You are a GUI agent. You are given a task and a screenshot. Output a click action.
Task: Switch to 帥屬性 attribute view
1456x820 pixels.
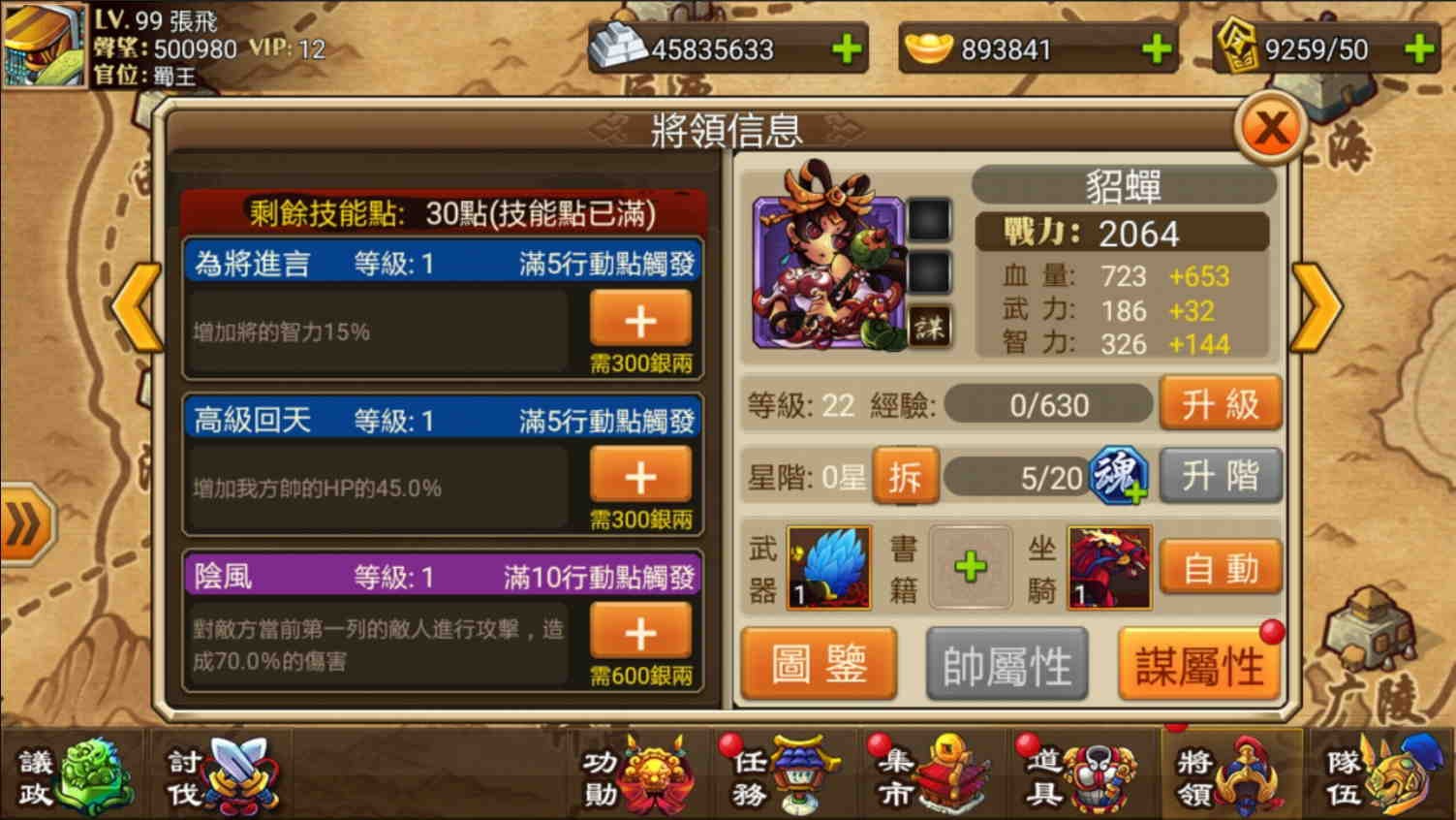pyautogui.click(x=1008, y=664)
